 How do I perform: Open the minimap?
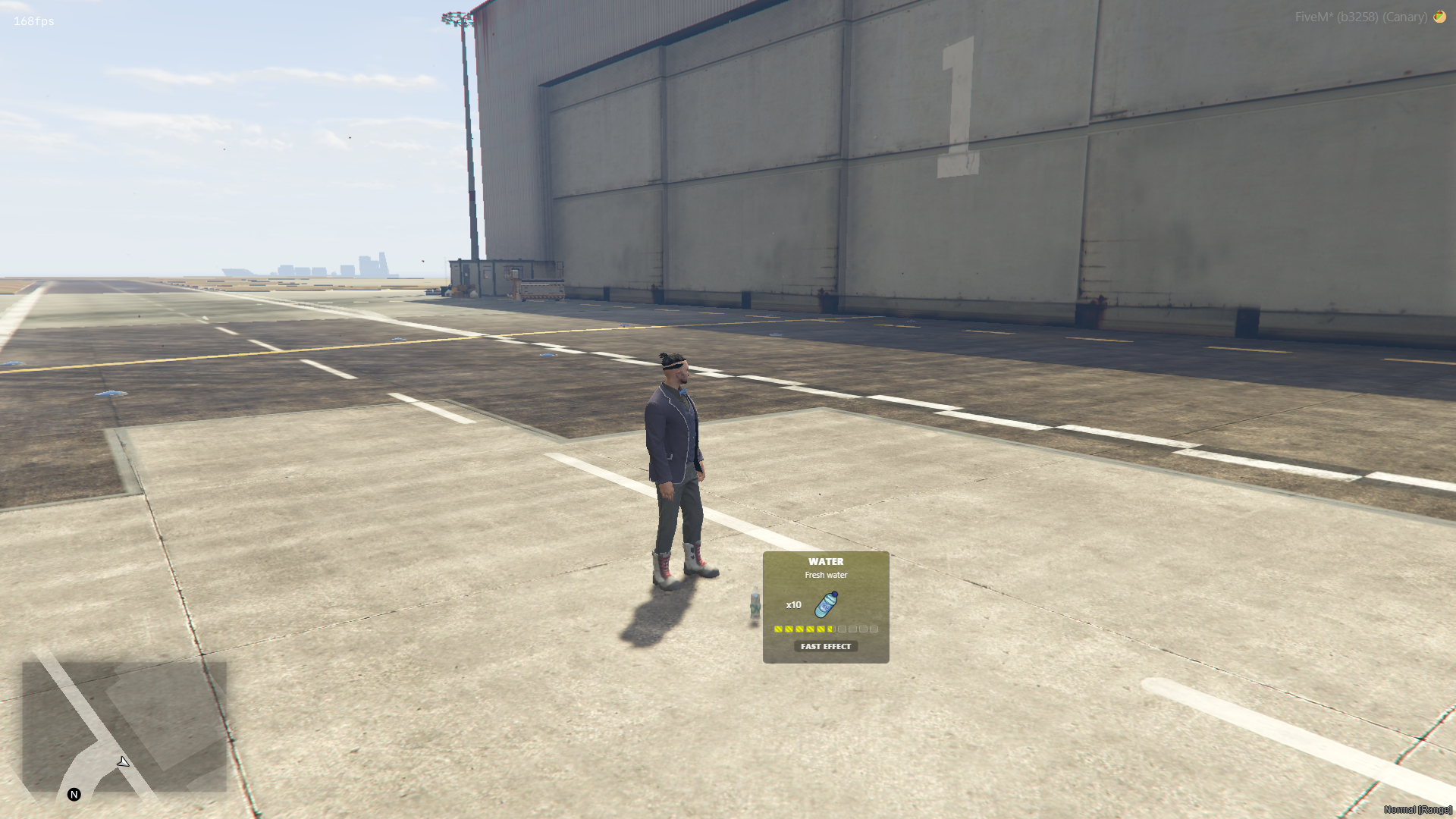tap(124, 726)
